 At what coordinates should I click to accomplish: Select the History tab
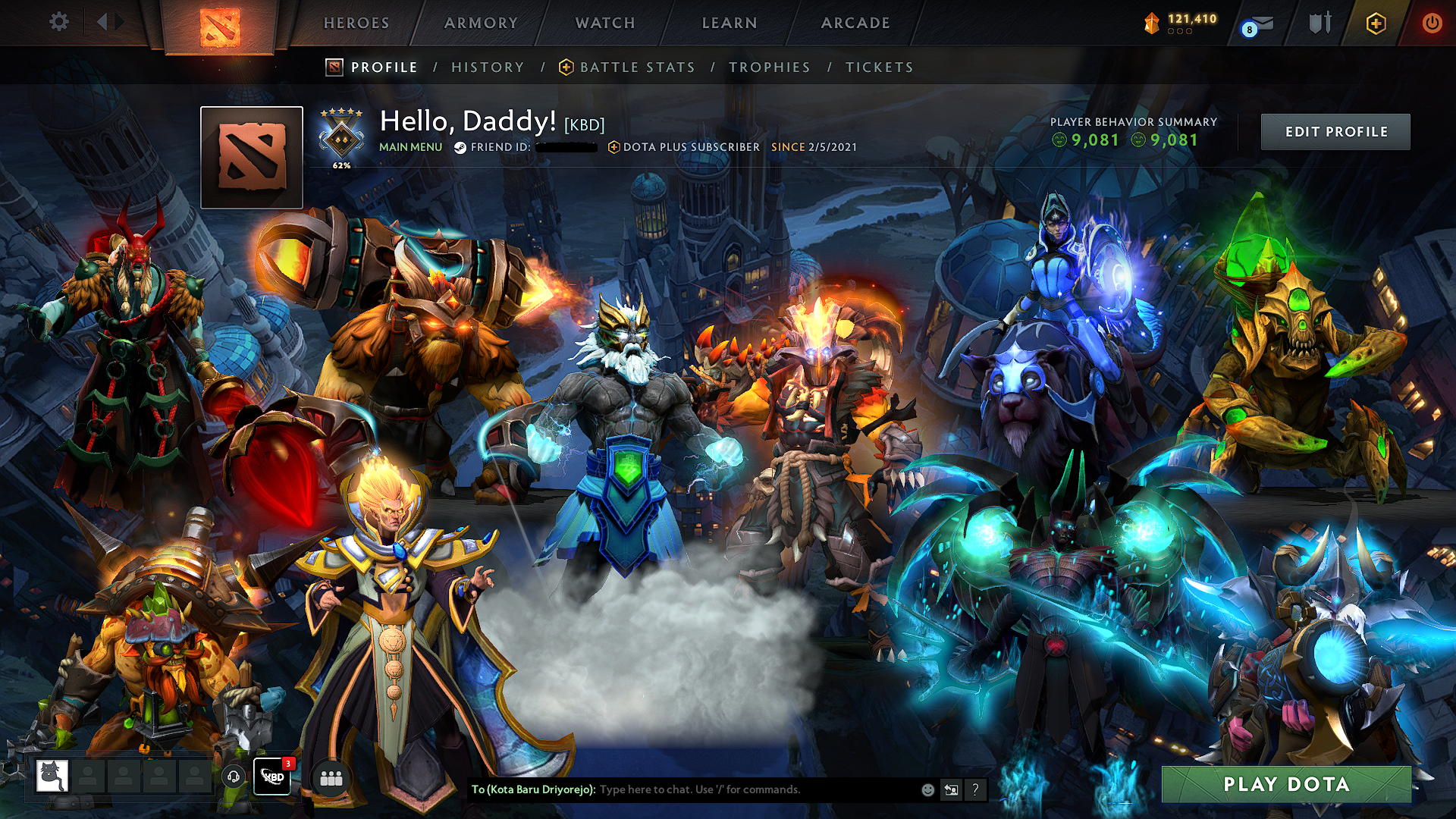pos(488,67)
